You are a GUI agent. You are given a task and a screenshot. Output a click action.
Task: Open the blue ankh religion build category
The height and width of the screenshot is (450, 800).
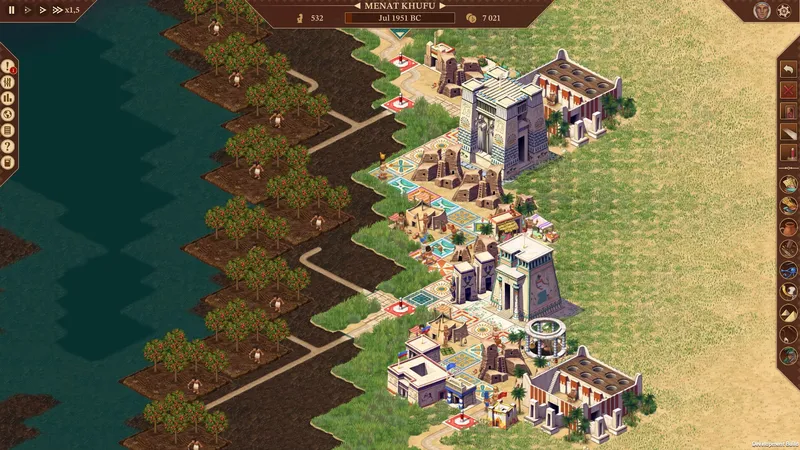coord(788,271)
